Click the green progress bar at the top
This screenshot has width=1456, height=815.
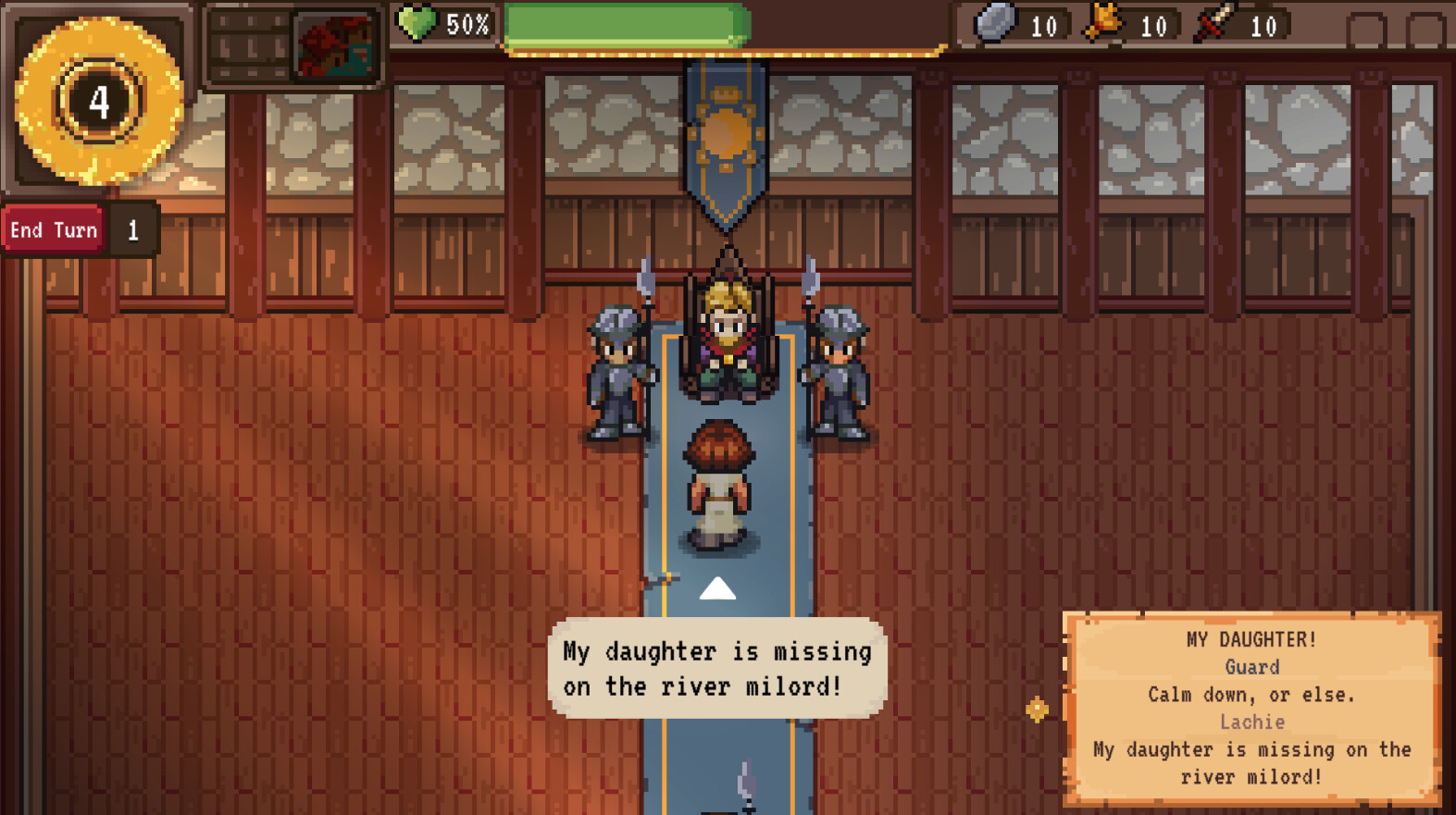625,25
